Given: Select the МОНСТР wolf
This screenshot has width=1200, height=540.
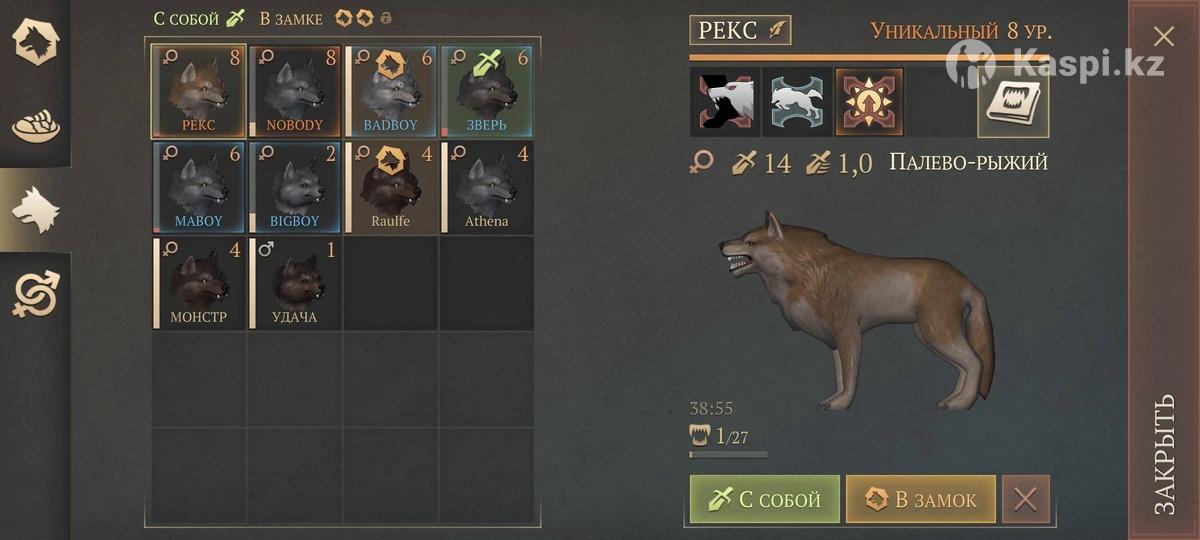Looking at the screenshot, I should click(198, 282).
